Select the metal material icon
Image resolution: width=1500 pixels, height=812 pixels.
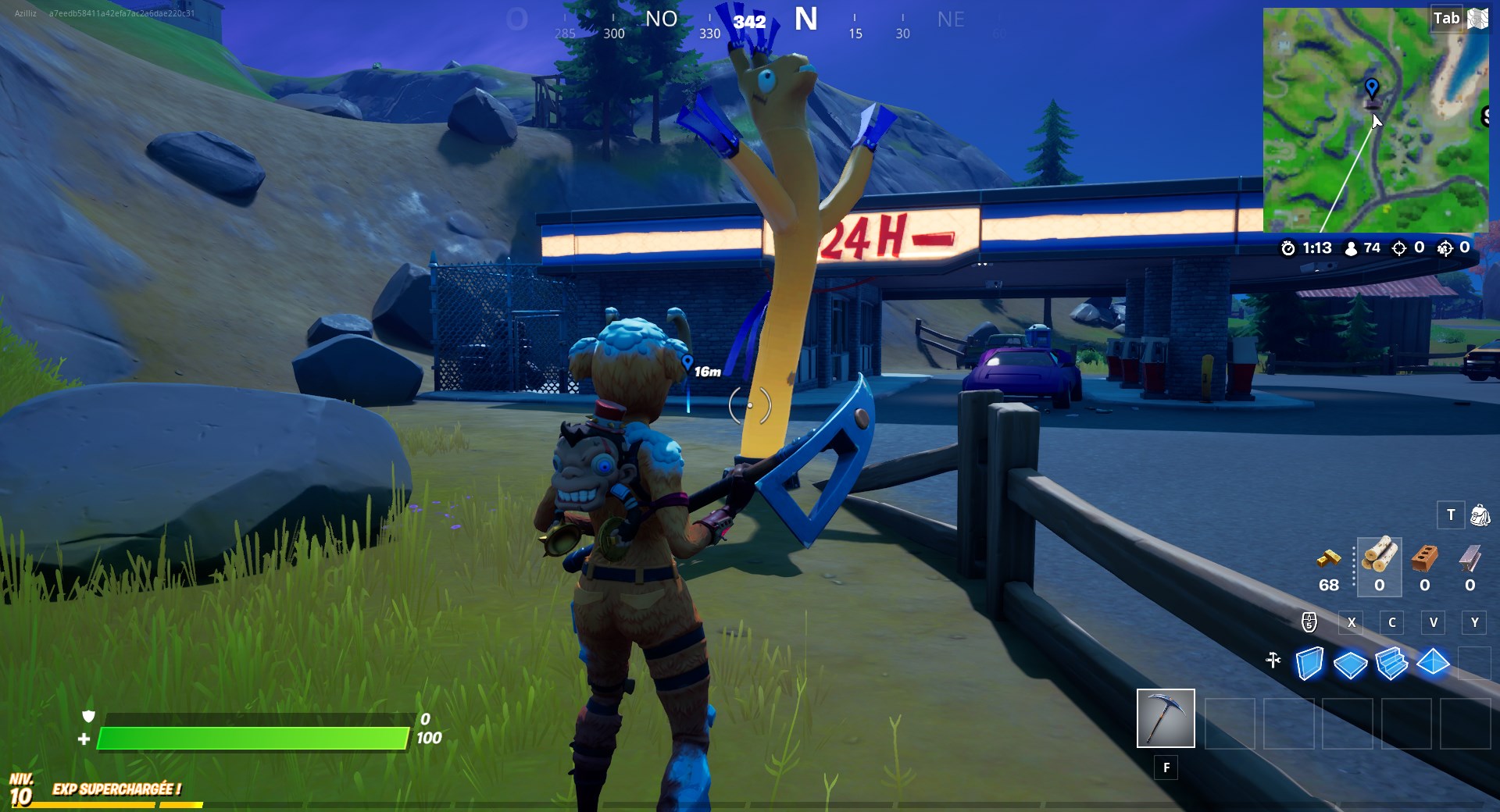coord(1471,561)
